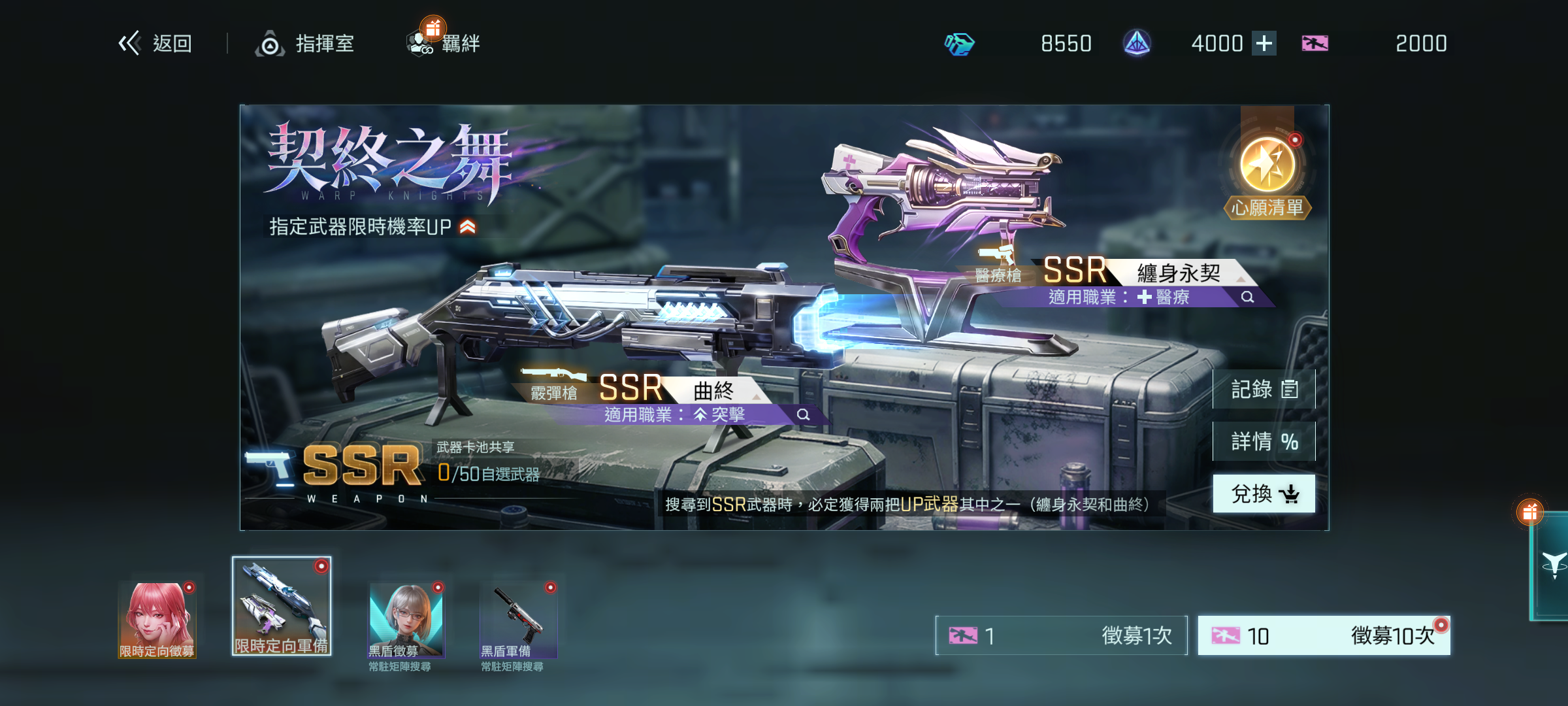The image size is (1568, 706).
Task: Select the 限時定向軍備 weapon banner
Action: [282, 607]
